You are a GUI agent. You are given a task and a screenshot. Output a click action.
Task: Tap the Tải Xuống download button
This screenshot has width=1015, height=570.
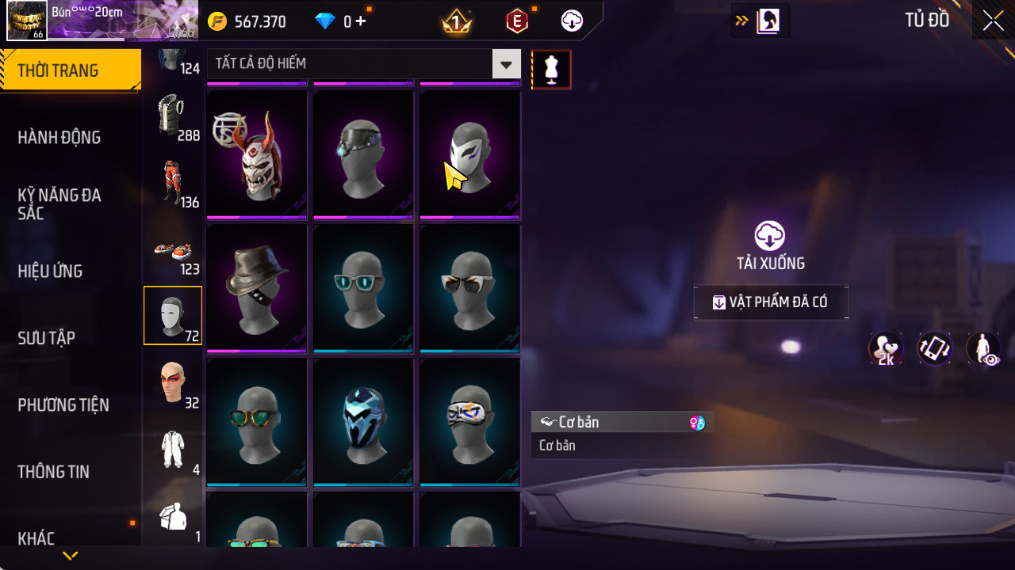[x=769, y=246]
